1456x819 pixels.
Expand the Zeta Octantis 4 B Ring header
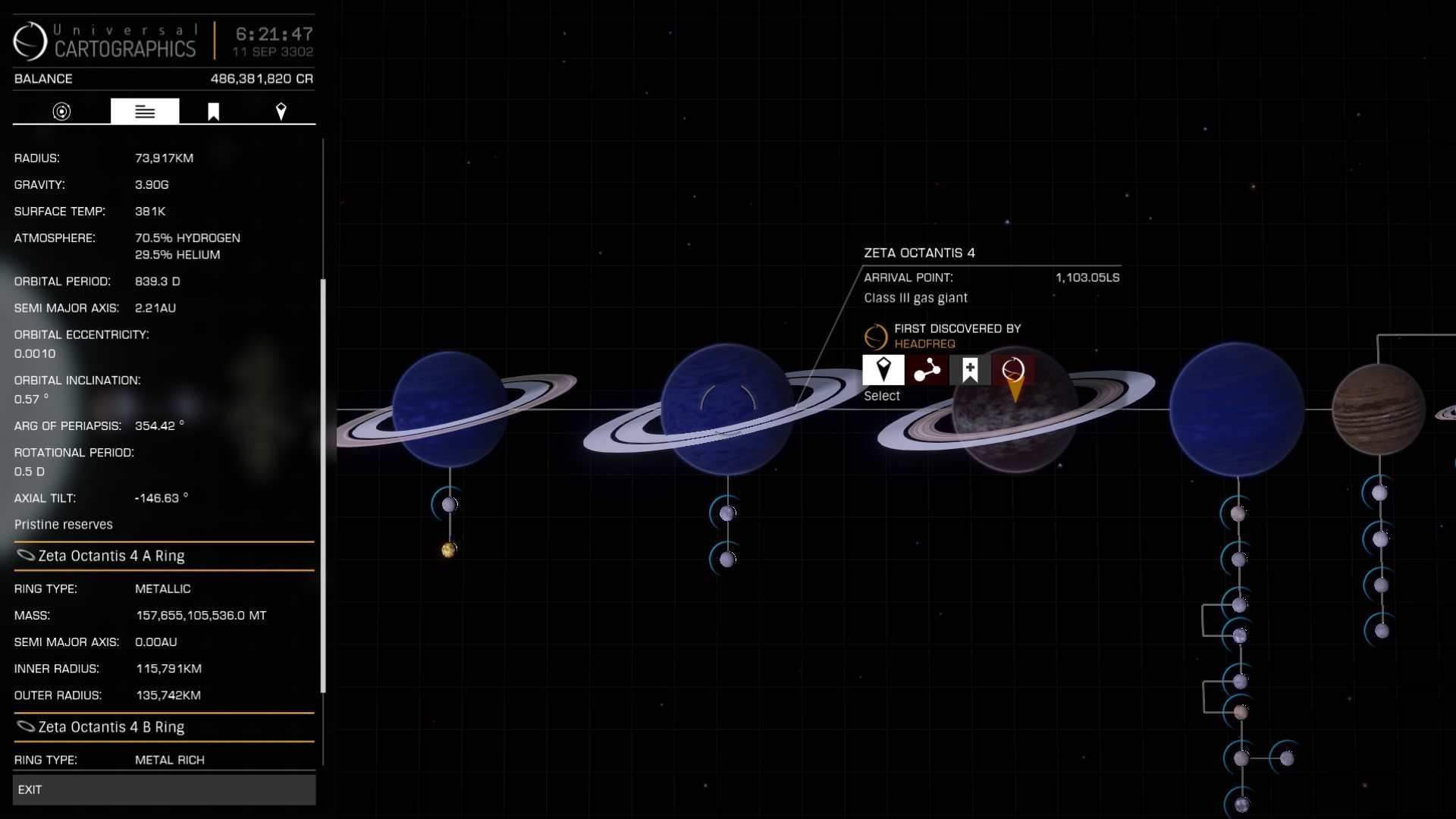pyautogui.click(x=164, y=727)
